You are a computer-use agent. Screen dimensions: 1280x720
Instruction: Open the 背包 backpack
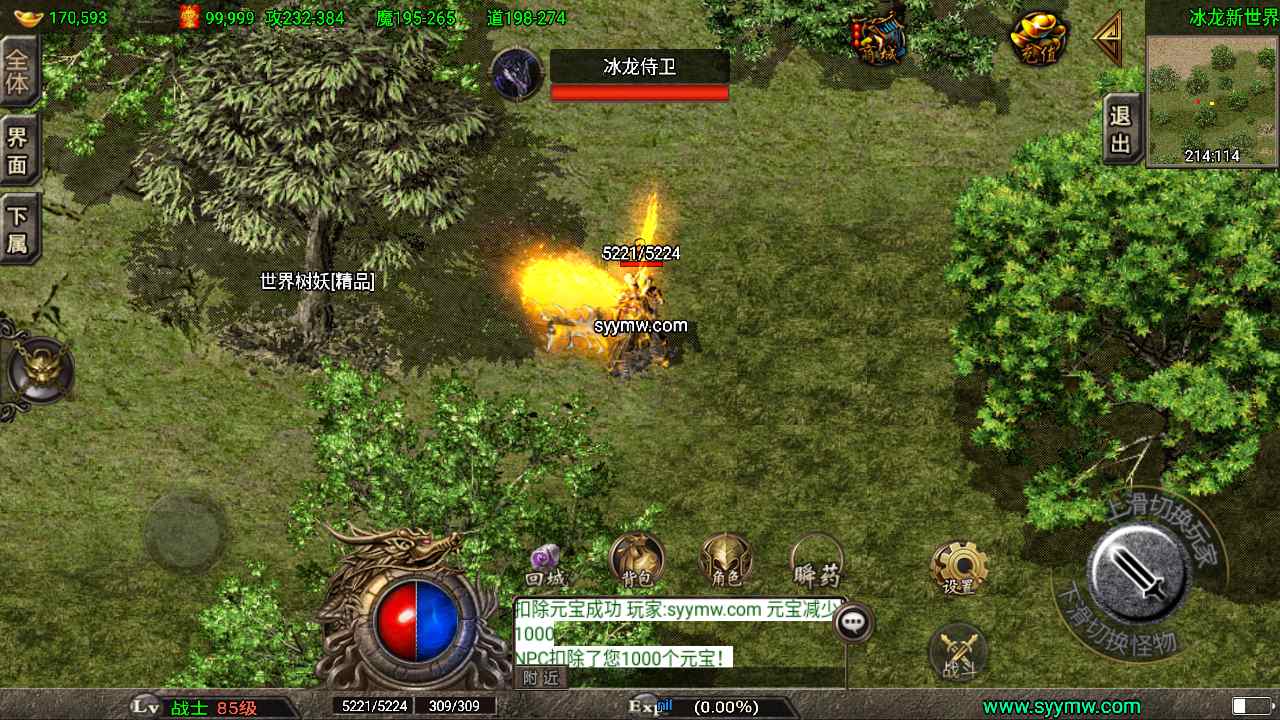[x=637, y=560]
